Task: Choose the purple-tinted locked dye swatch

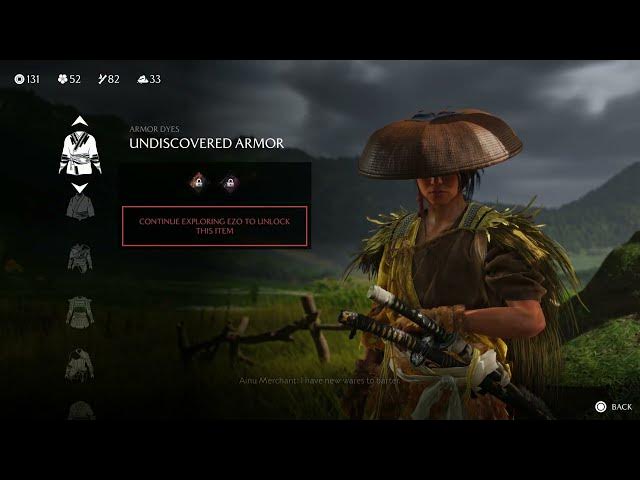Action: (229, 182)
